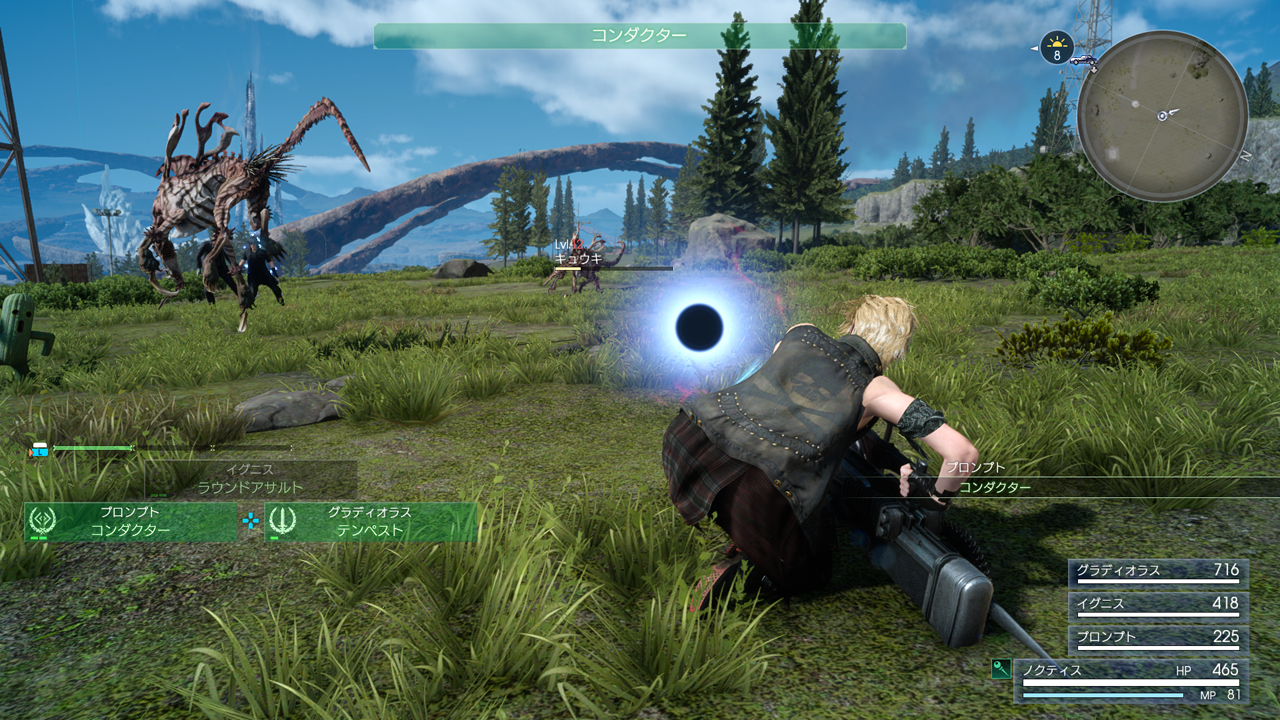The height and width of the screenshot is (720, 1280).
Task: Select the ノクティス status panel
Action: pos(1131,680)
